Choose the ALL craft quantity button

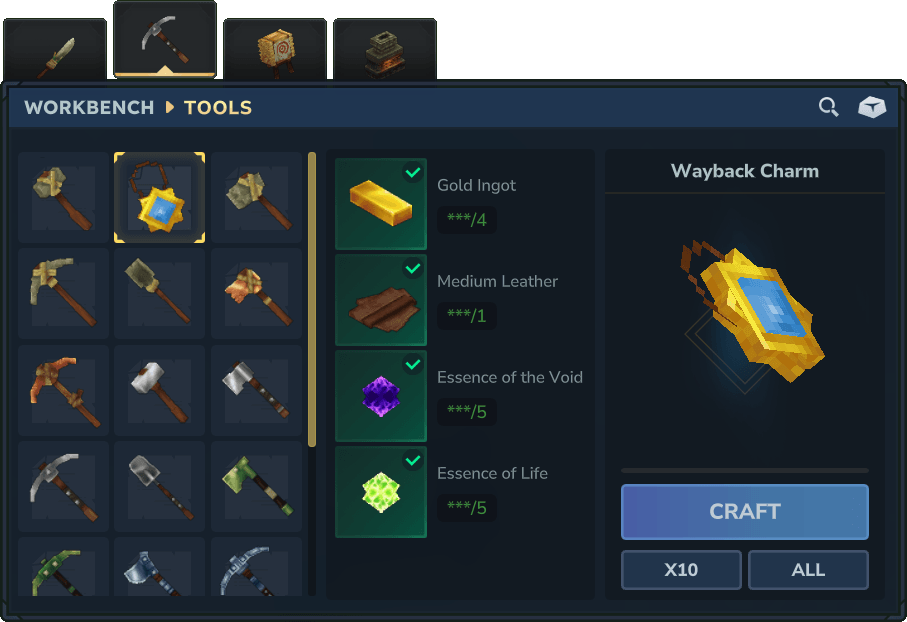point(808,570)
